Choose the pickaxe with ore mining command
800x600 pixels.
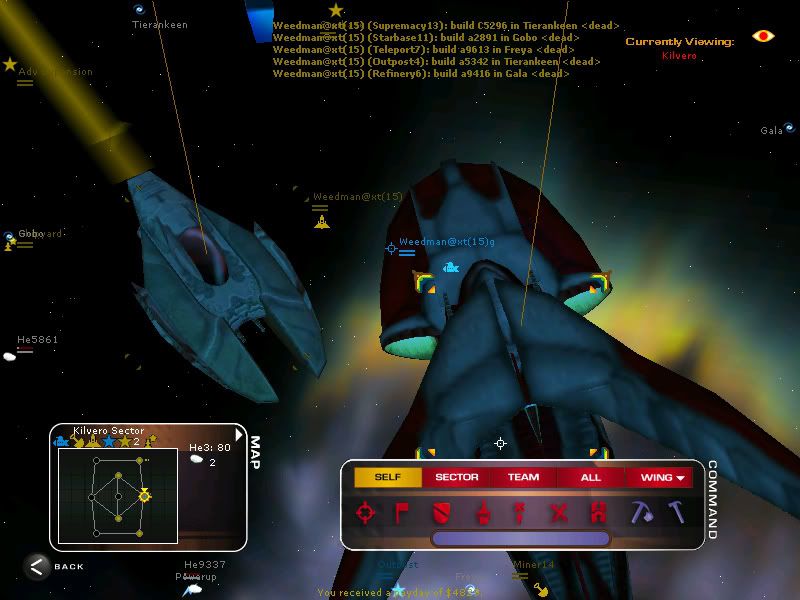coord(641,512)
